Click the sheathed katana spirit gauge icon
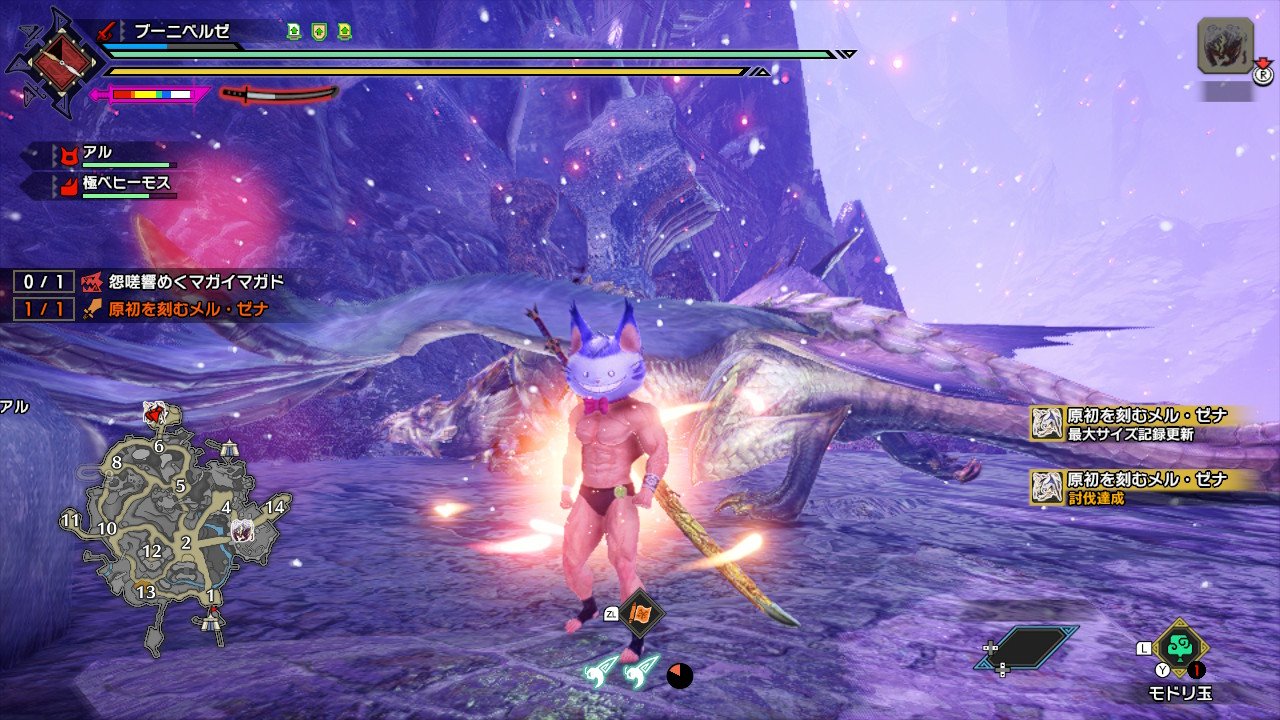Image resolution: width=1280 pixels, height=720 pixels. pyautogui.click(x=279, y=94)
